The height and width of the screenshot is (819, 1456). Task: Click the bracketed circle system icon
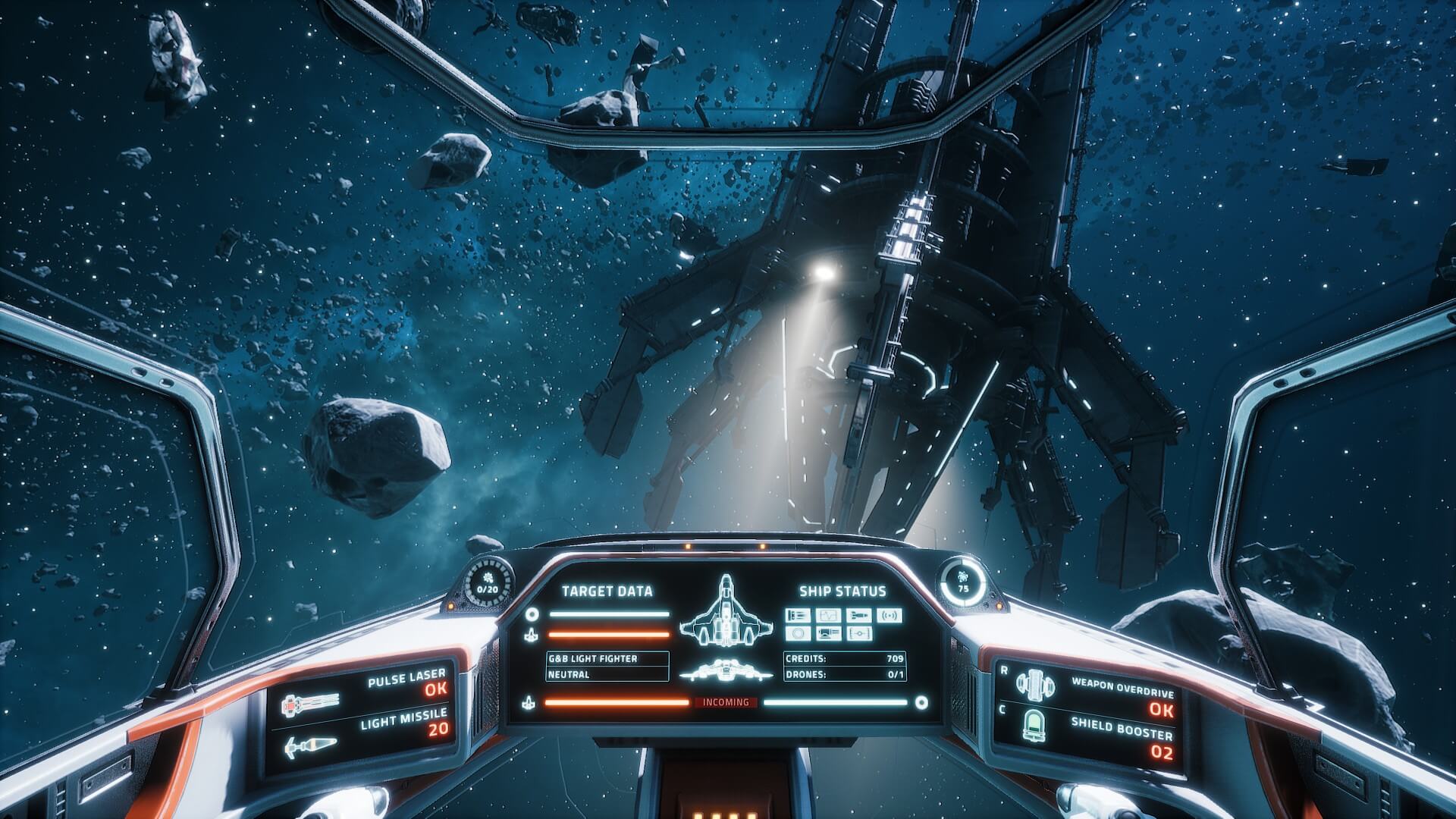pyautogui.click(x=858, y=633)
